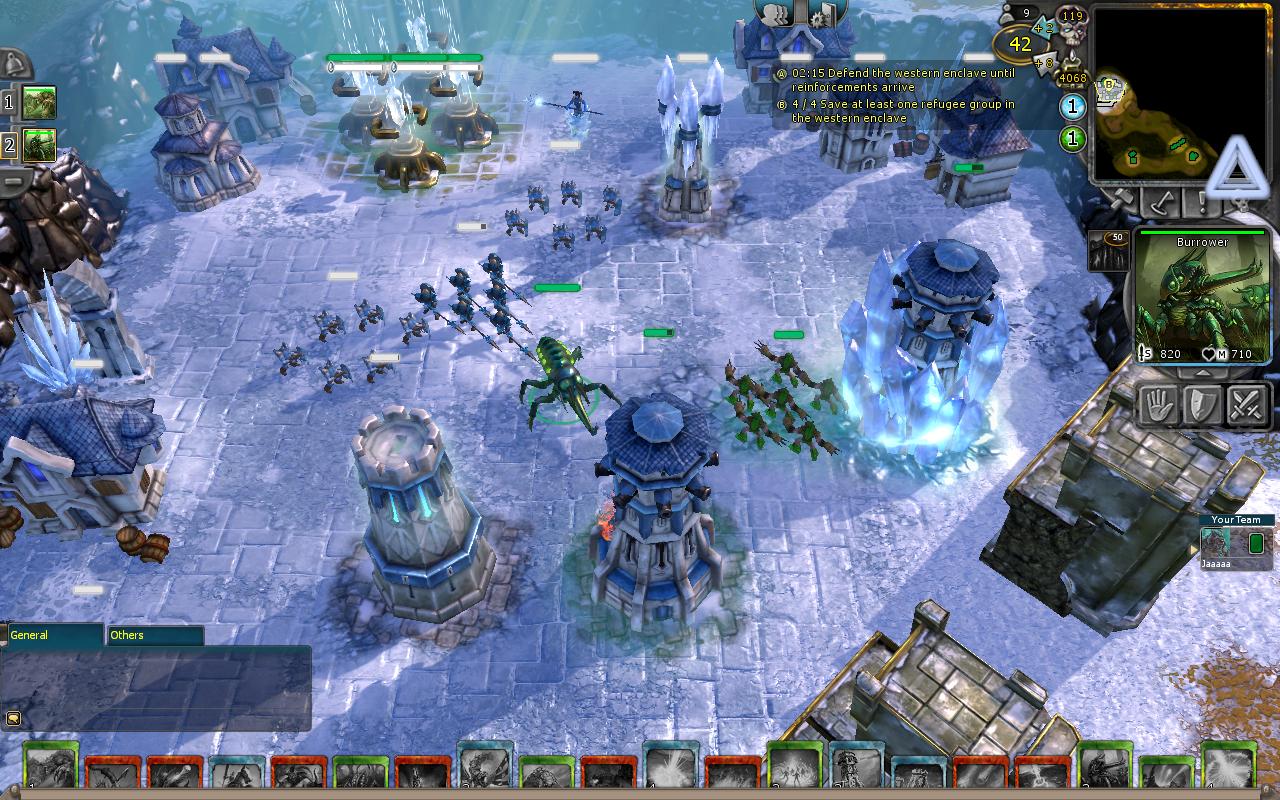Click the green nature orb counter

(x=1072, y=138)
